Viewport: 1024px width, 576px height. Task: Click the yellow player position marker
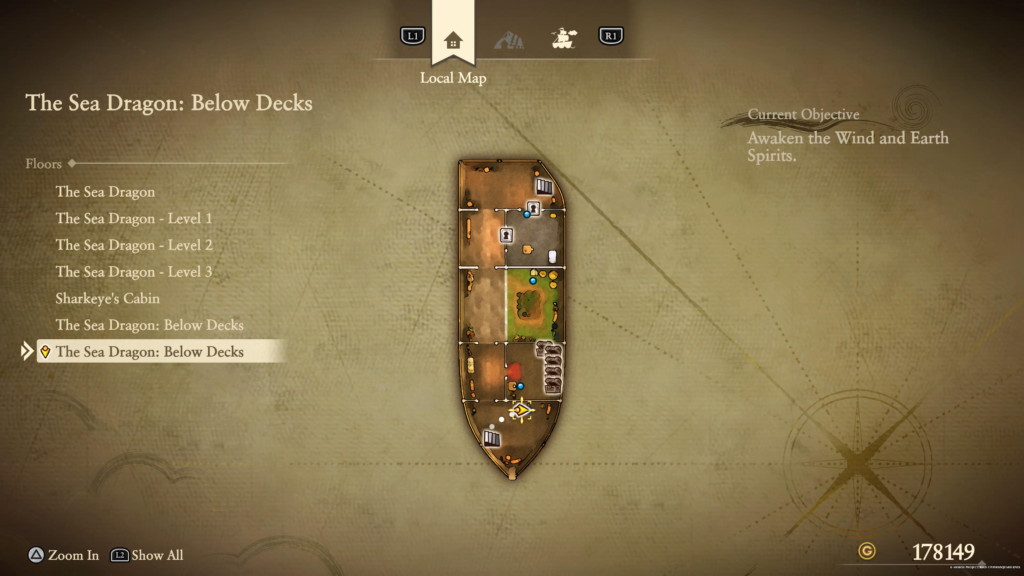(x=520, y=409)
